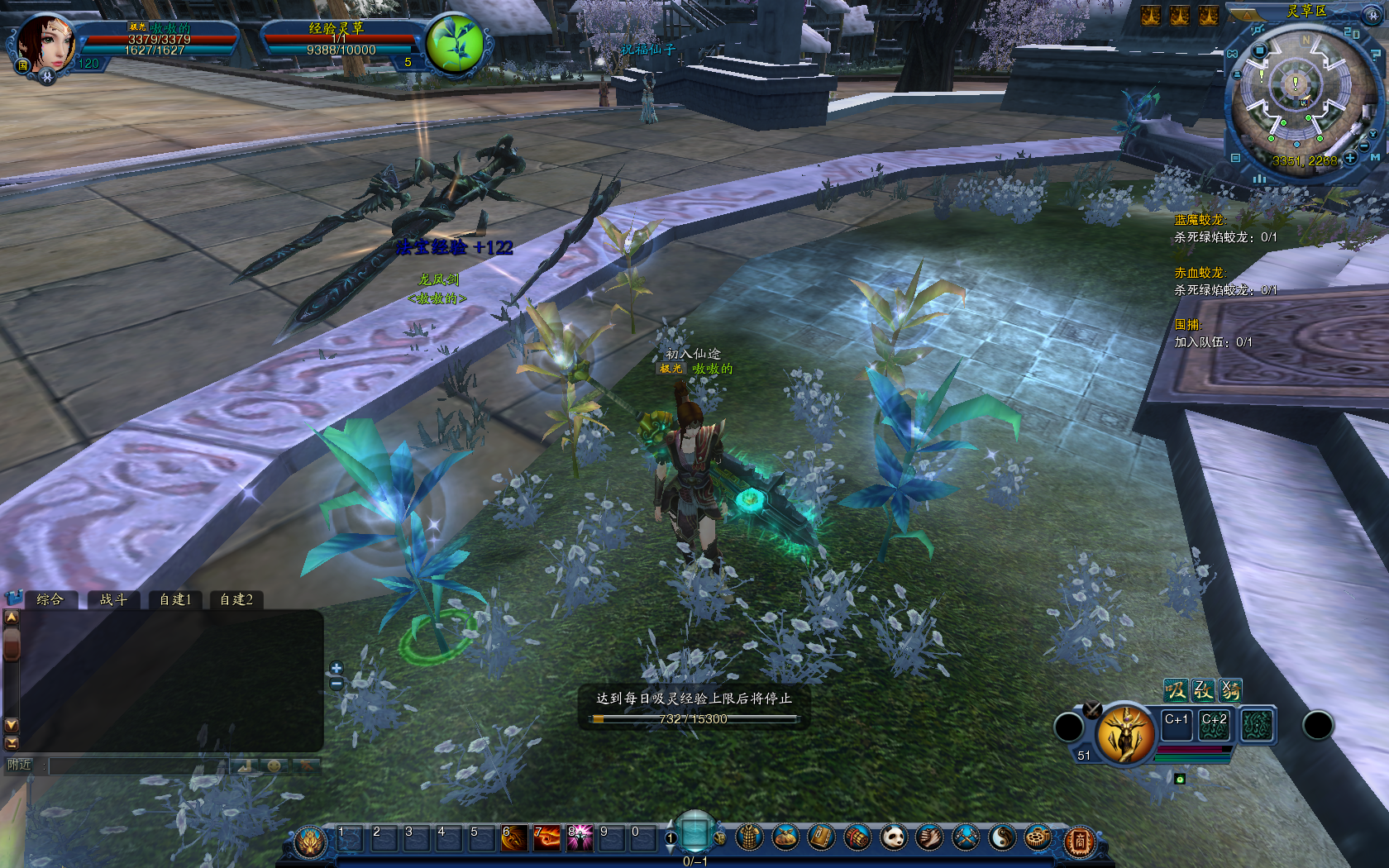The height and width of the screenshot is (868, 1389).
Task: Activate the flaming fist skill in slot 7
Action: tap(547, 838)
